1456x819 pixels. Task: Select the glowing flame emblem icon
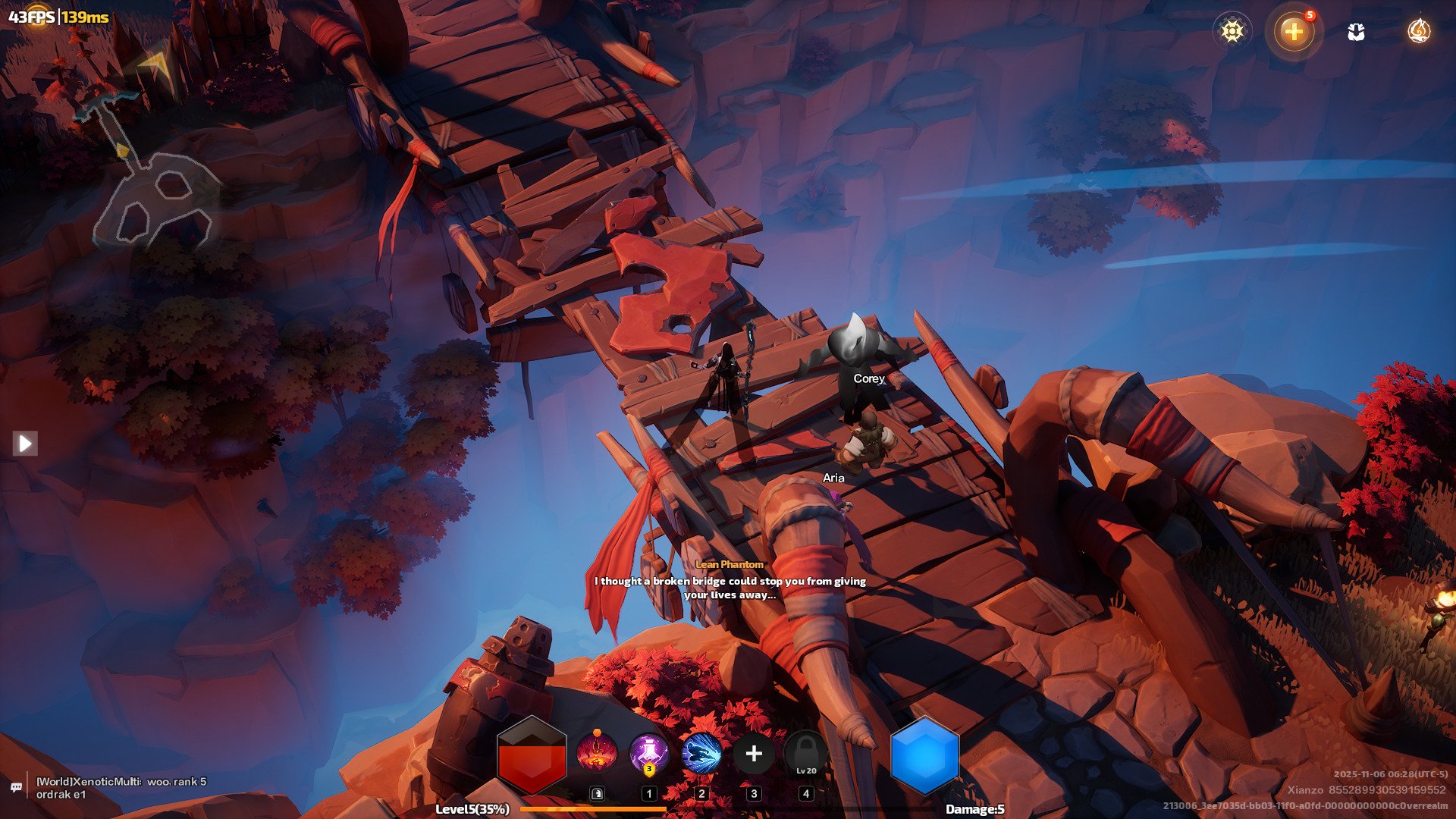coord(1418,31)
